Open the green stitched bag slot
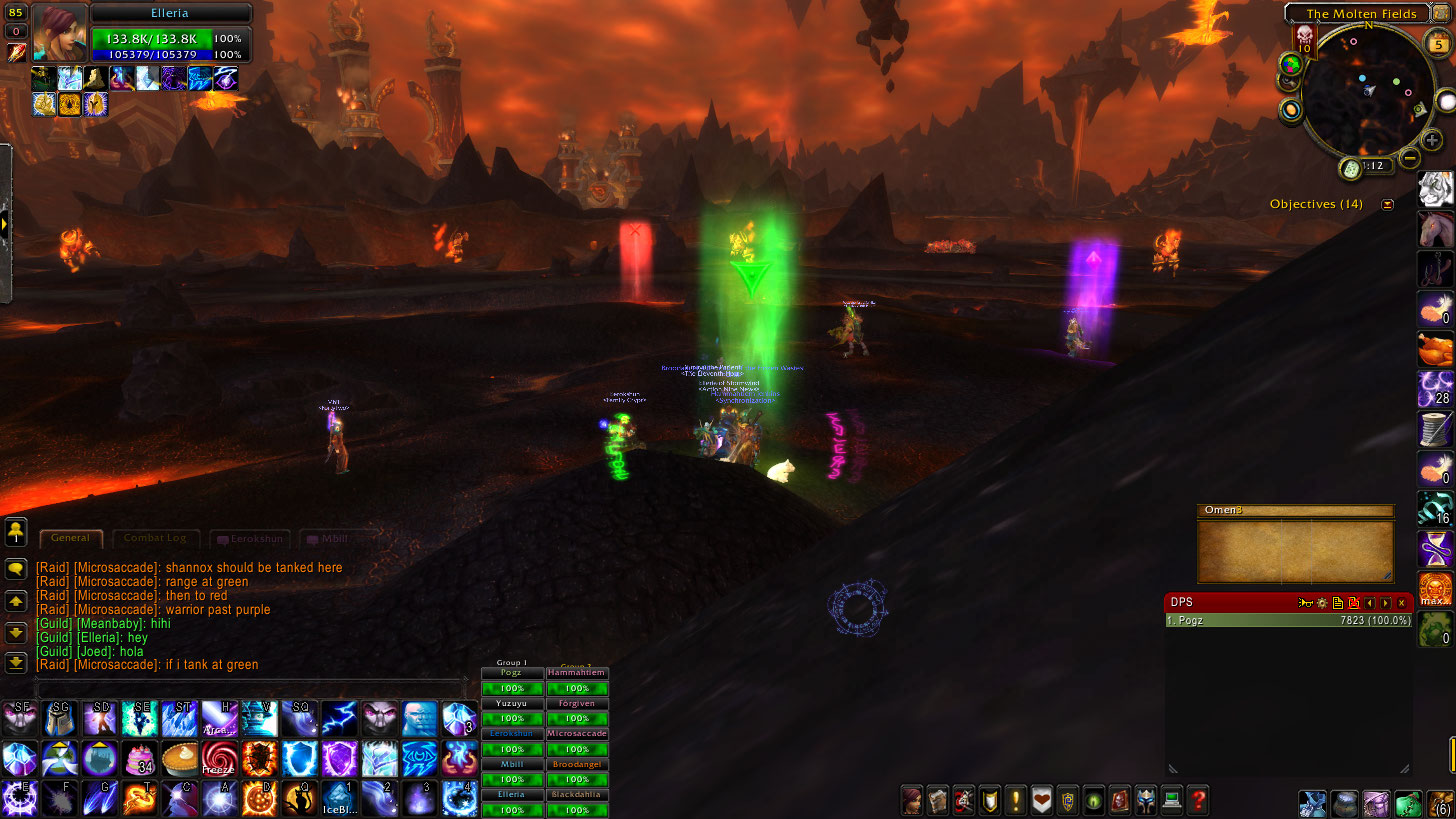This screenshot has height=819, width=1456. tap(1408, 803)
